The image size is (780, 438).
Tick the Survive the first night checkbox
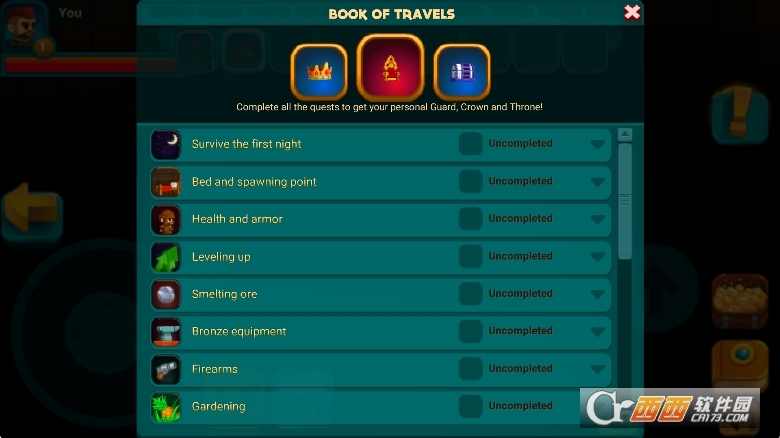tap(470, 144)
